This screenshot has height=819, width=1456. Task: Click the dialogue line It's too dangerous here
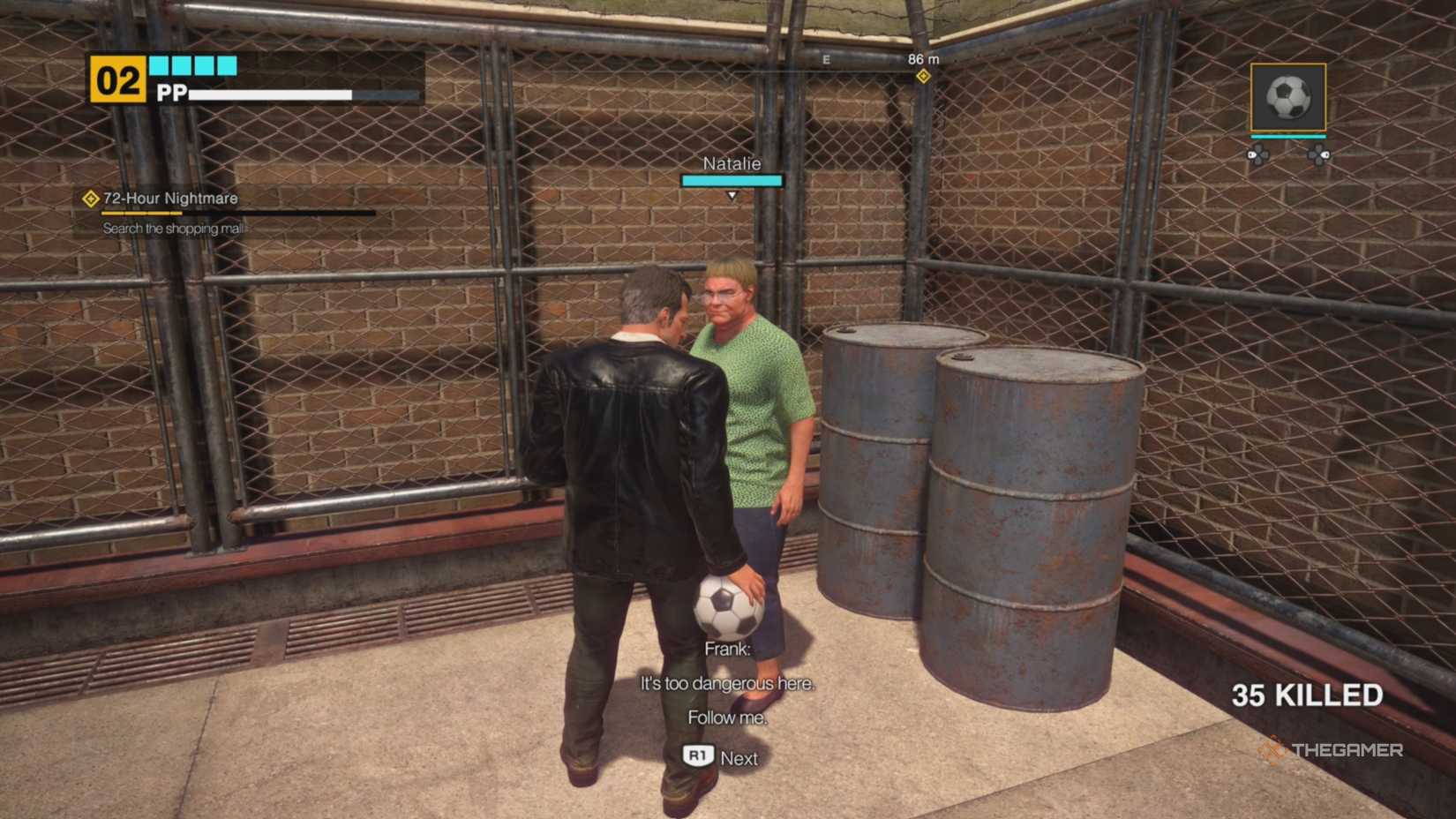coord(726,683)
